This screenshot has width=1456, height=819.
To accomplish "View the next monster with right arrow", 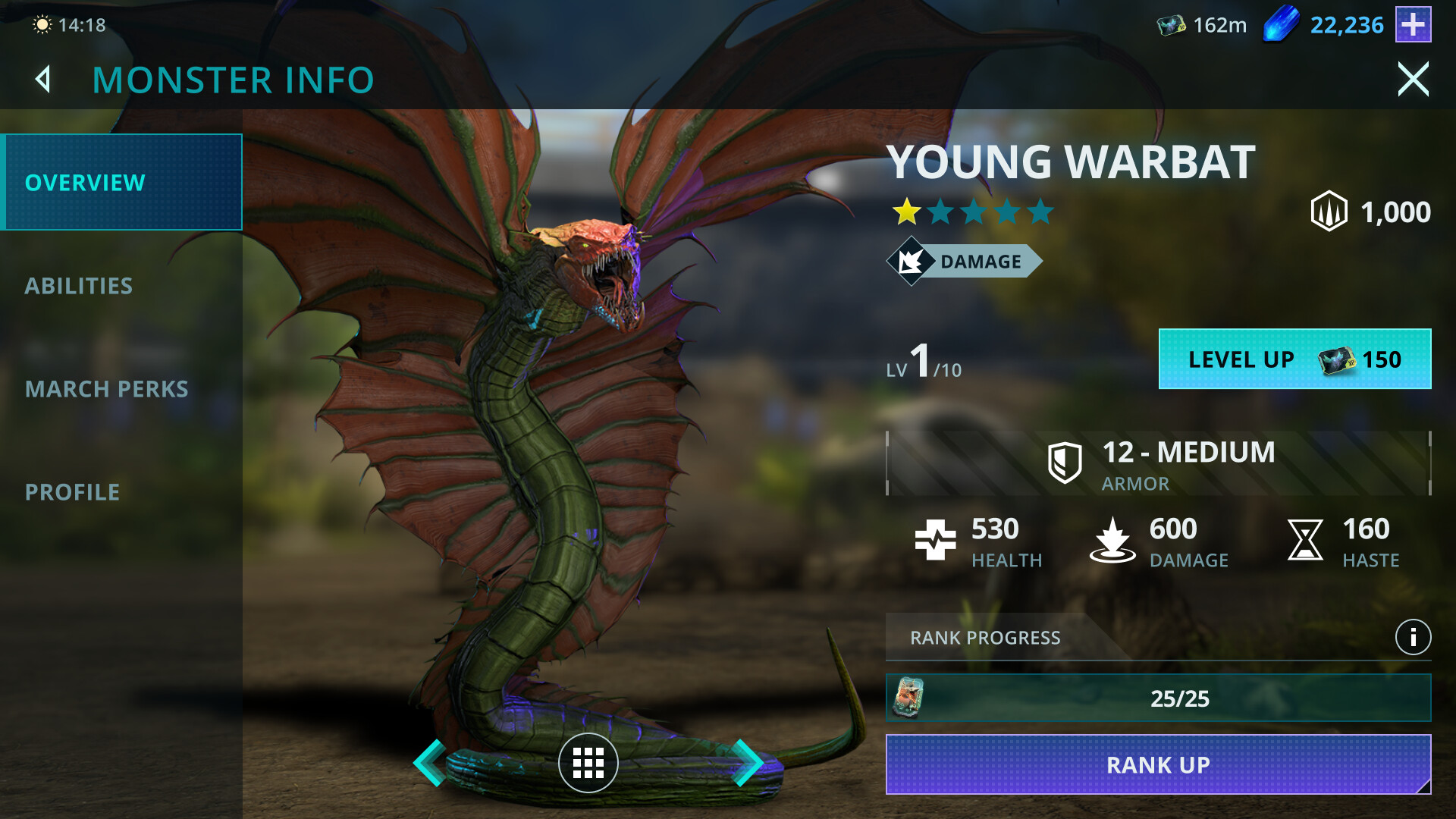I will pos(747,762).
